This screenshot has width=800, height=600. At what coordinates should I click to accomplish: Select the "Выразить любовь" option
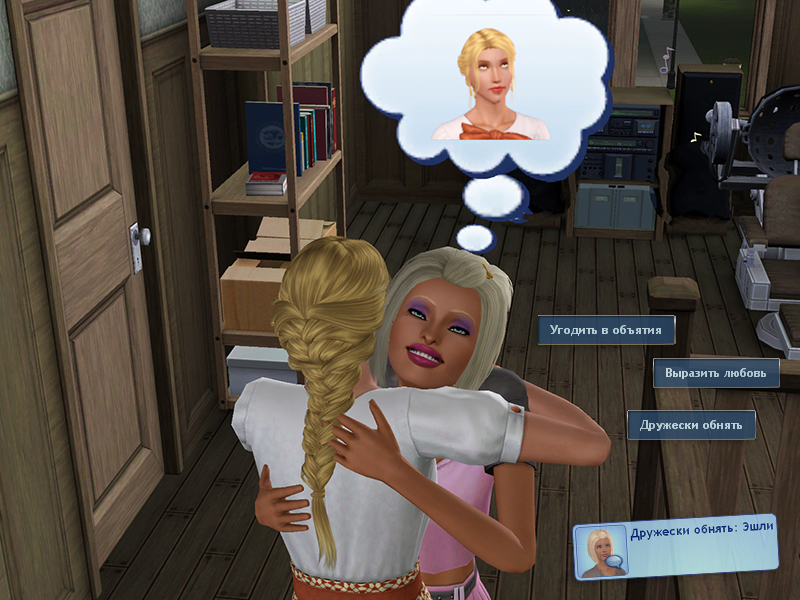pyautogui.click(x=716, y=373)
